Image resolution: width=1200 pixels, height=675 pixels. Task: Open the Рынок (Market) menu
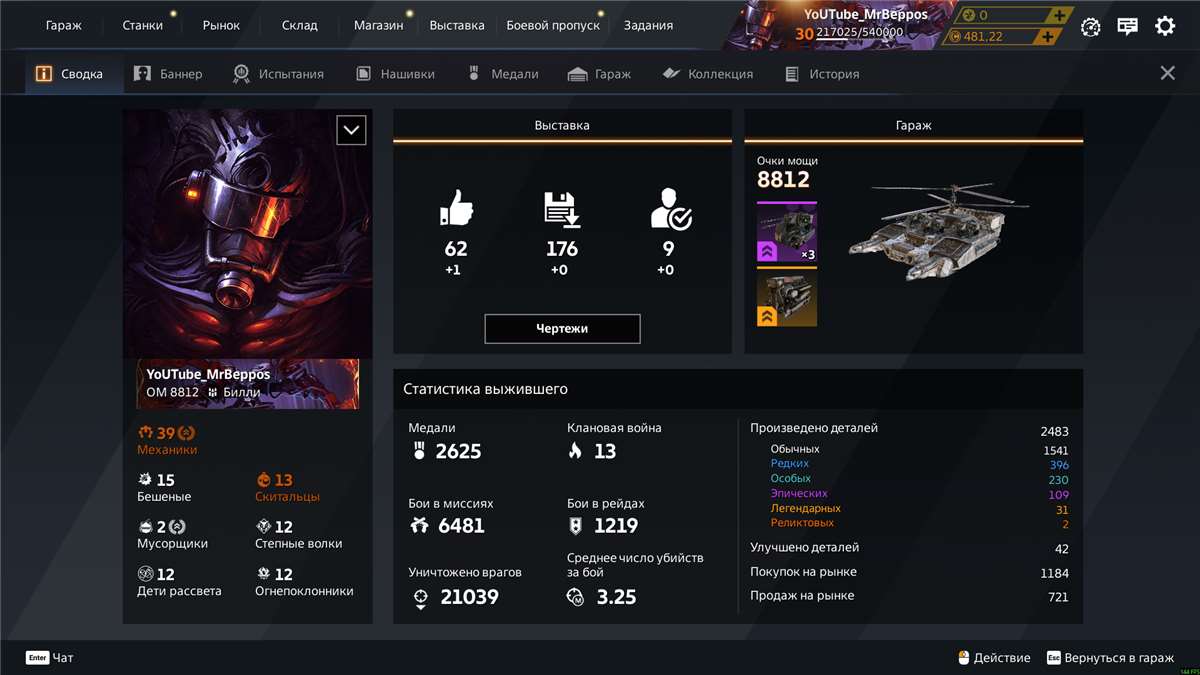pyautogui.click(x=221, y=25)
